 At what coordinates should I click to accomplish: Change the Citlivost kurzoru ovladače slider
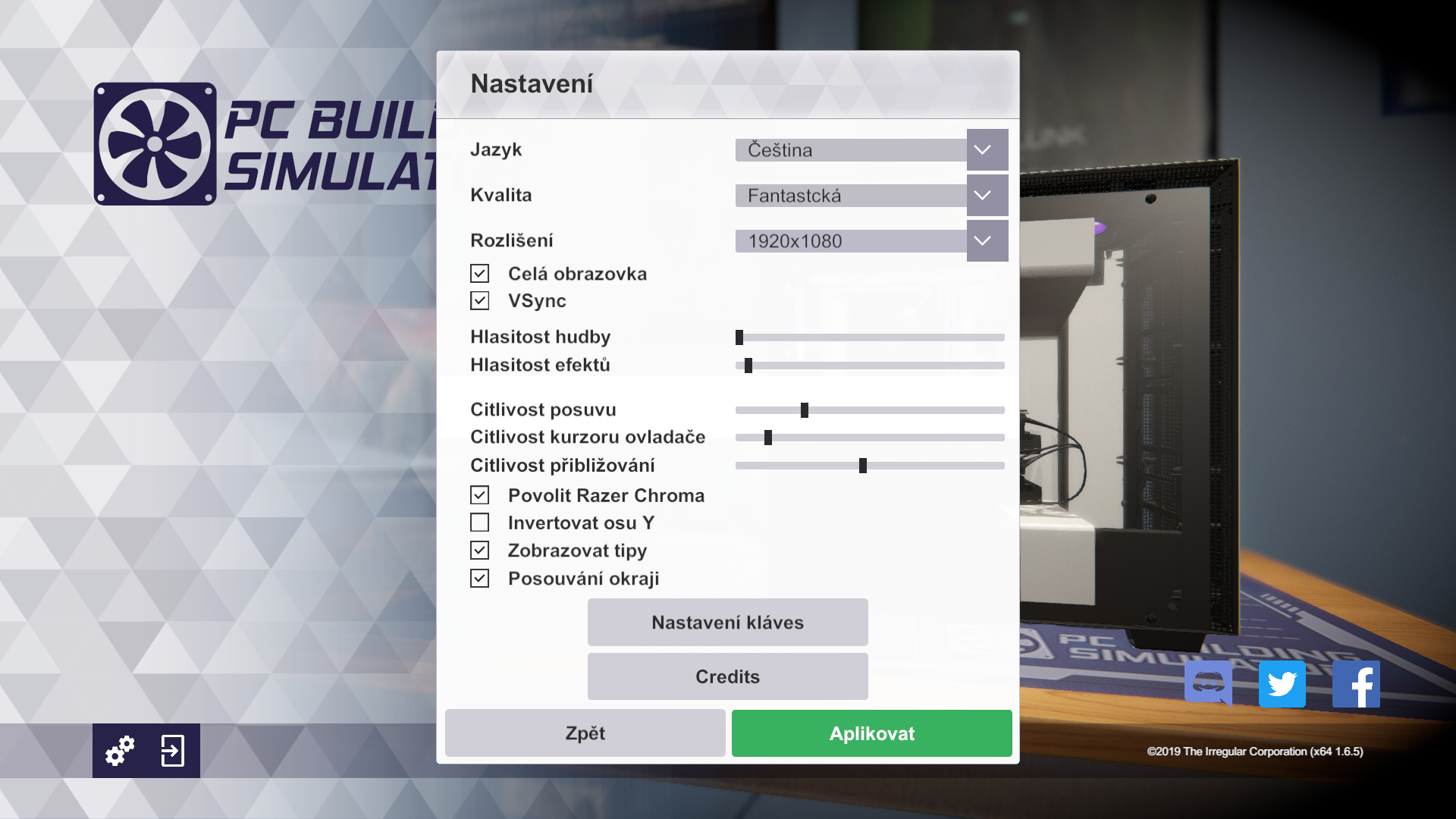click(870, 438)
